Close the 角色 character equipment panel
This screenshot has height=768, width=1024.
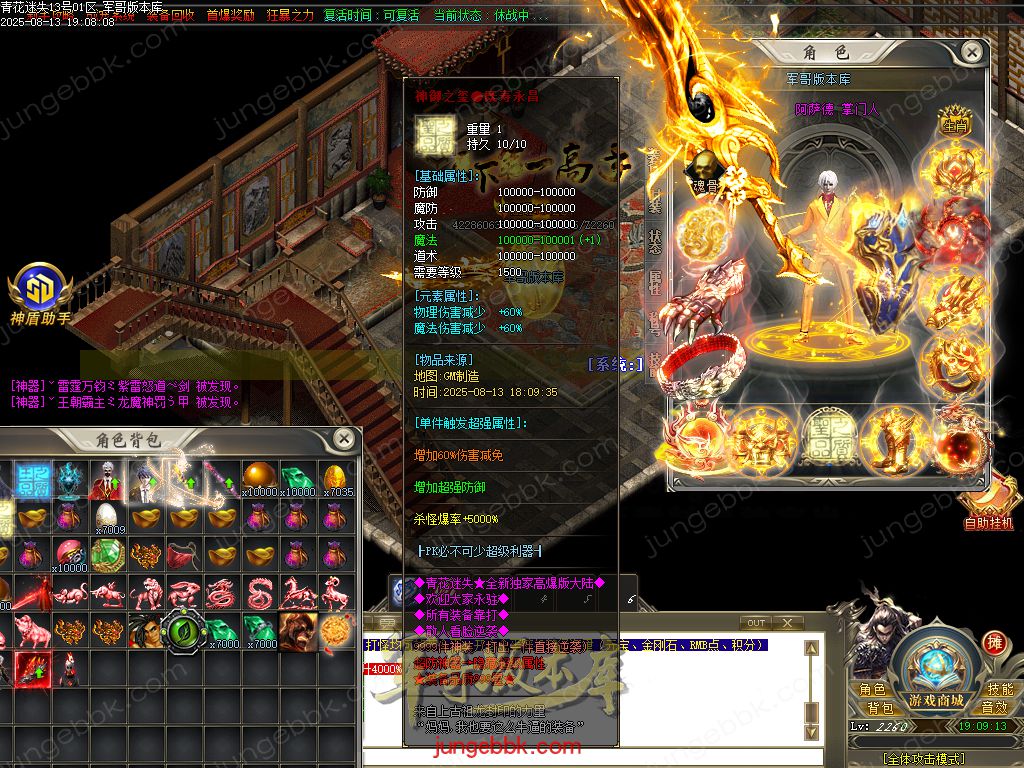(971, 51)
